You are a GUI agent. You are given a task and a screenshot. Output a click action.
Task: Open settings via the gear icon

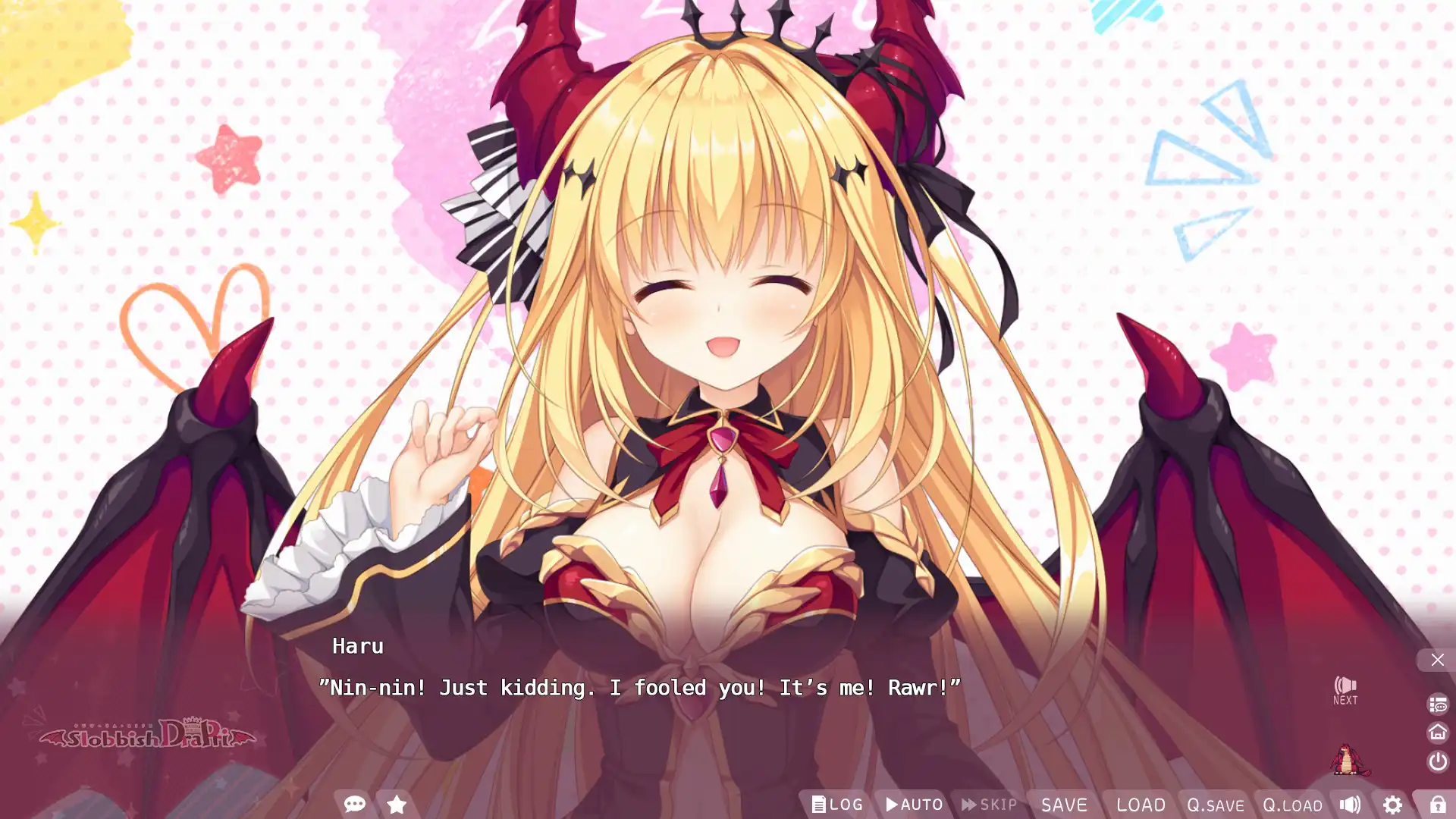click(x=1394, y=805)
